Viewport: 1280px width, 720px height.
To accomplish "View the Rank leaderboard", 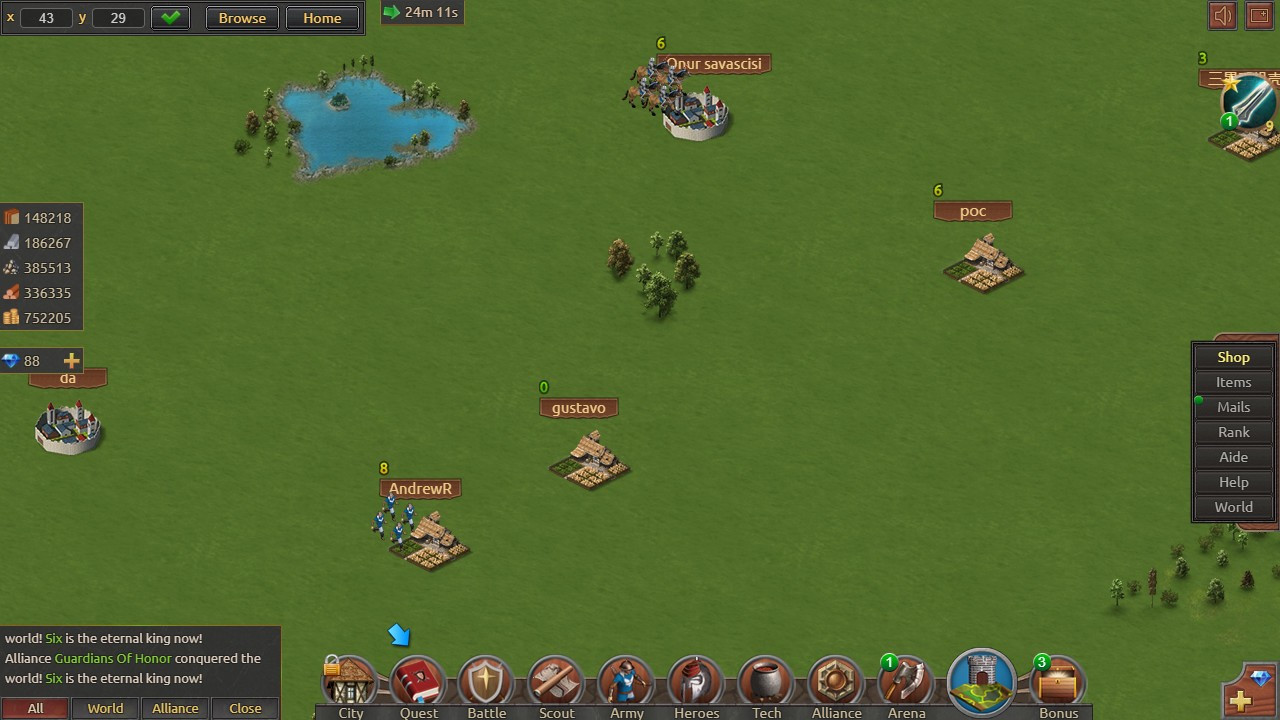I will pyautogui.click(x=1233, y=432).
